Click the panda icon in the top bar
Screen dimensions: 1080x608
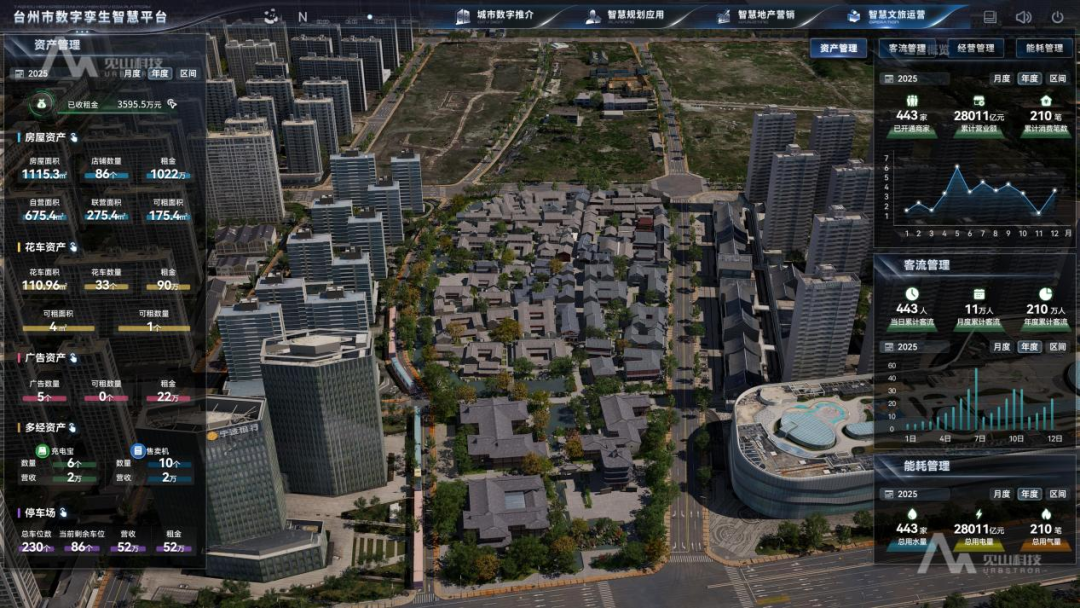(x=271, y=16)
